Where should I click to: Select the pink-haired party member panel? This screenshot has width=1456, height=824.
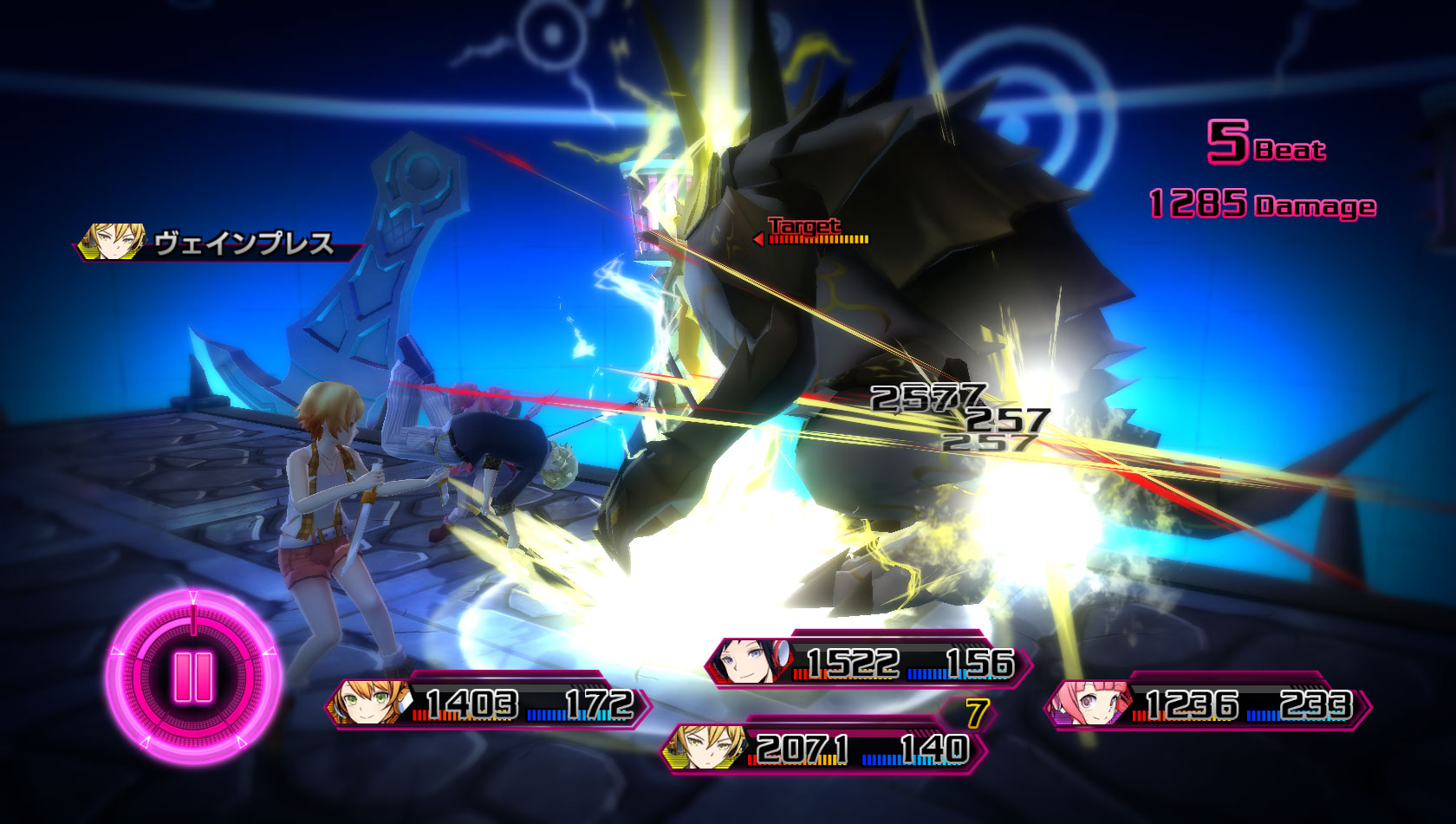[1206, 704]
